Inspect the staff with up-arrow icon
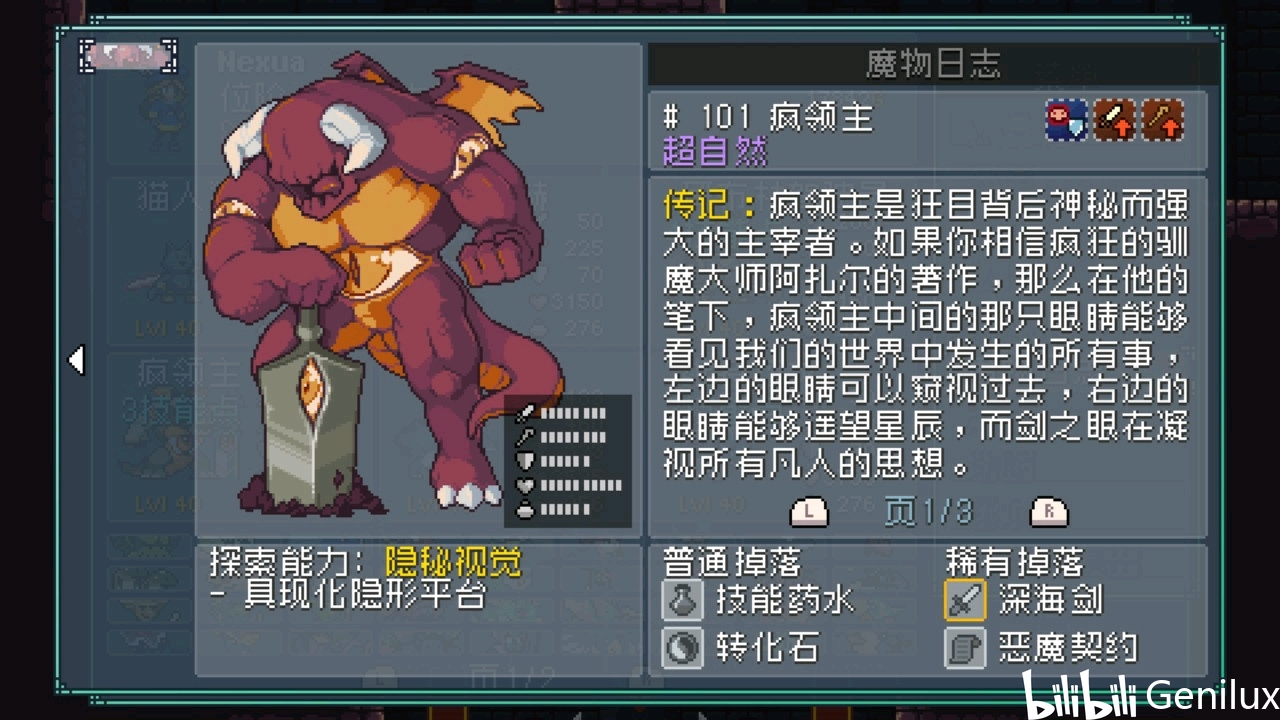This screenshot has height=720, width=1280. (x=1163, y=121)
